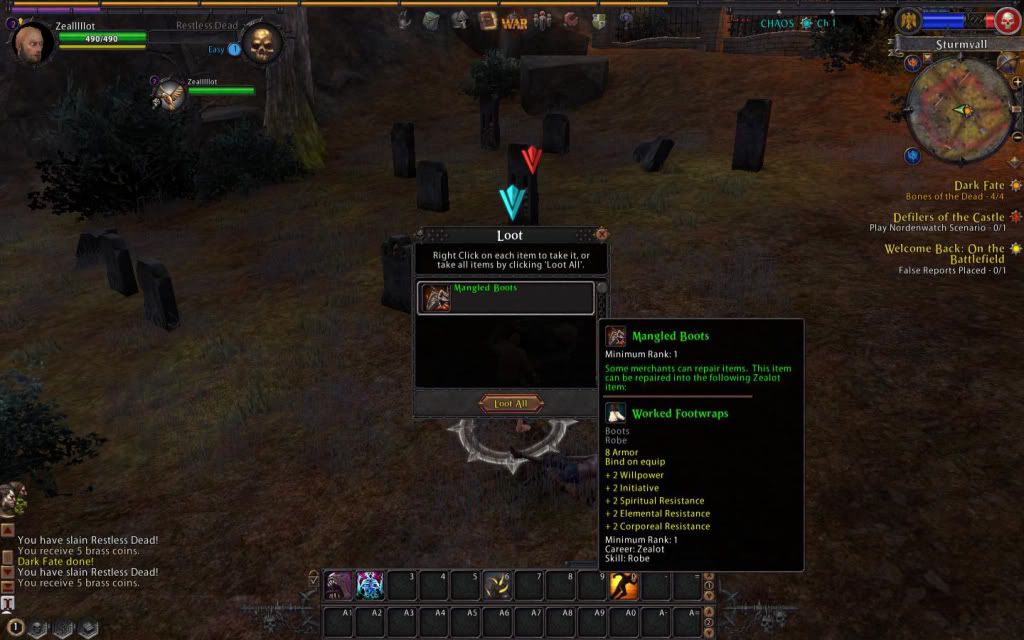Activate the cyan skeletal figure ability

click(370, 585)
